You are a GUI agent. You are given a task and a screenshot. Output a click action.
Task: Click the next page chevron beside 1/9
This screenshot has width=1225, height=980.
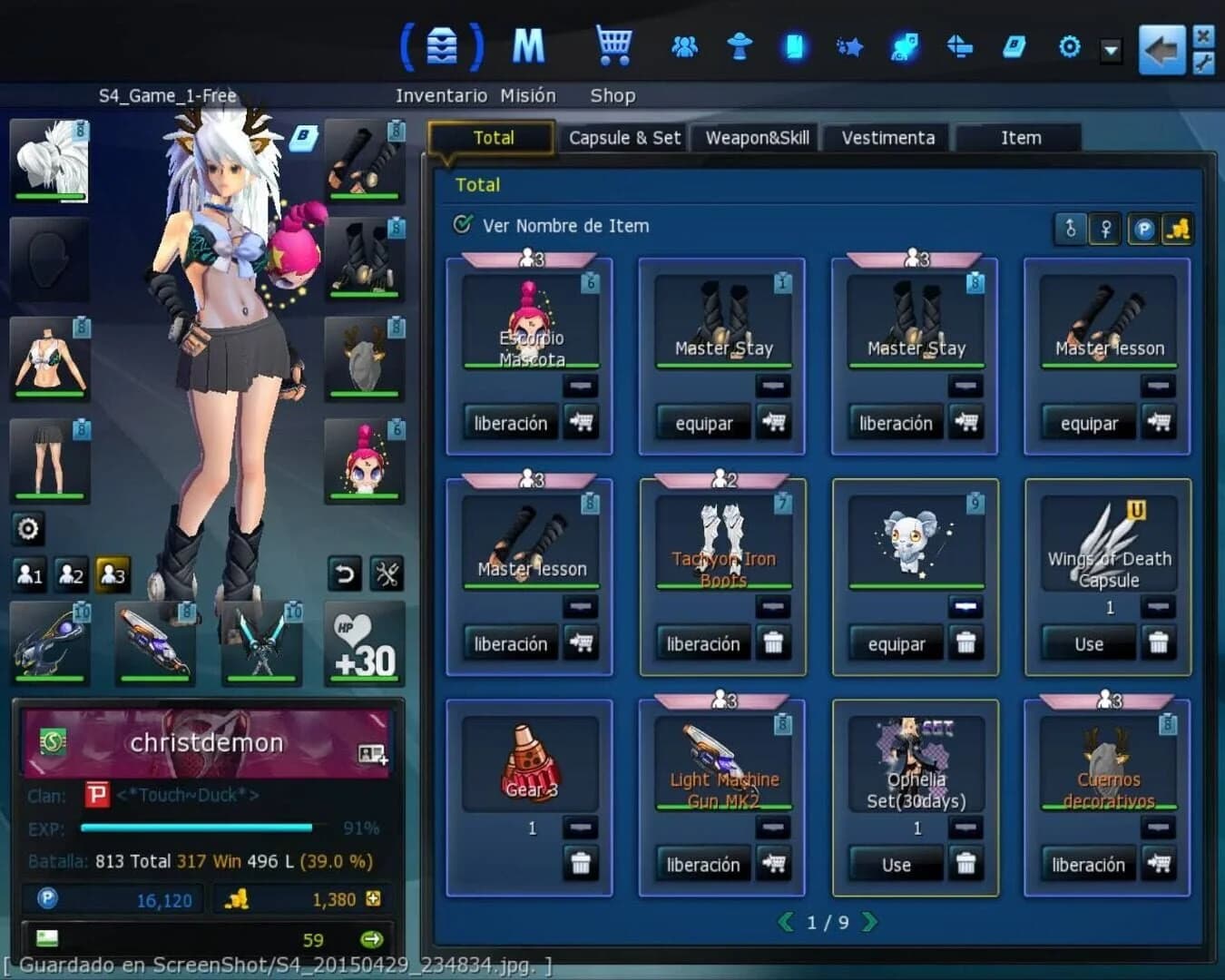tap(870, 921)
